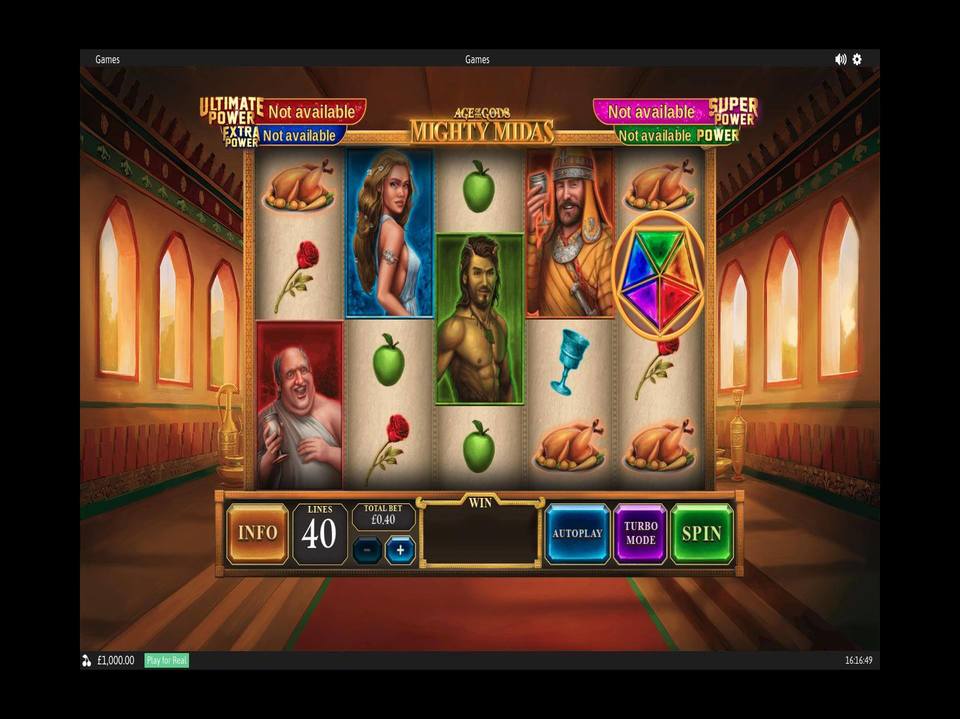
Task: Start Autoplay
Action: [577, 533]
